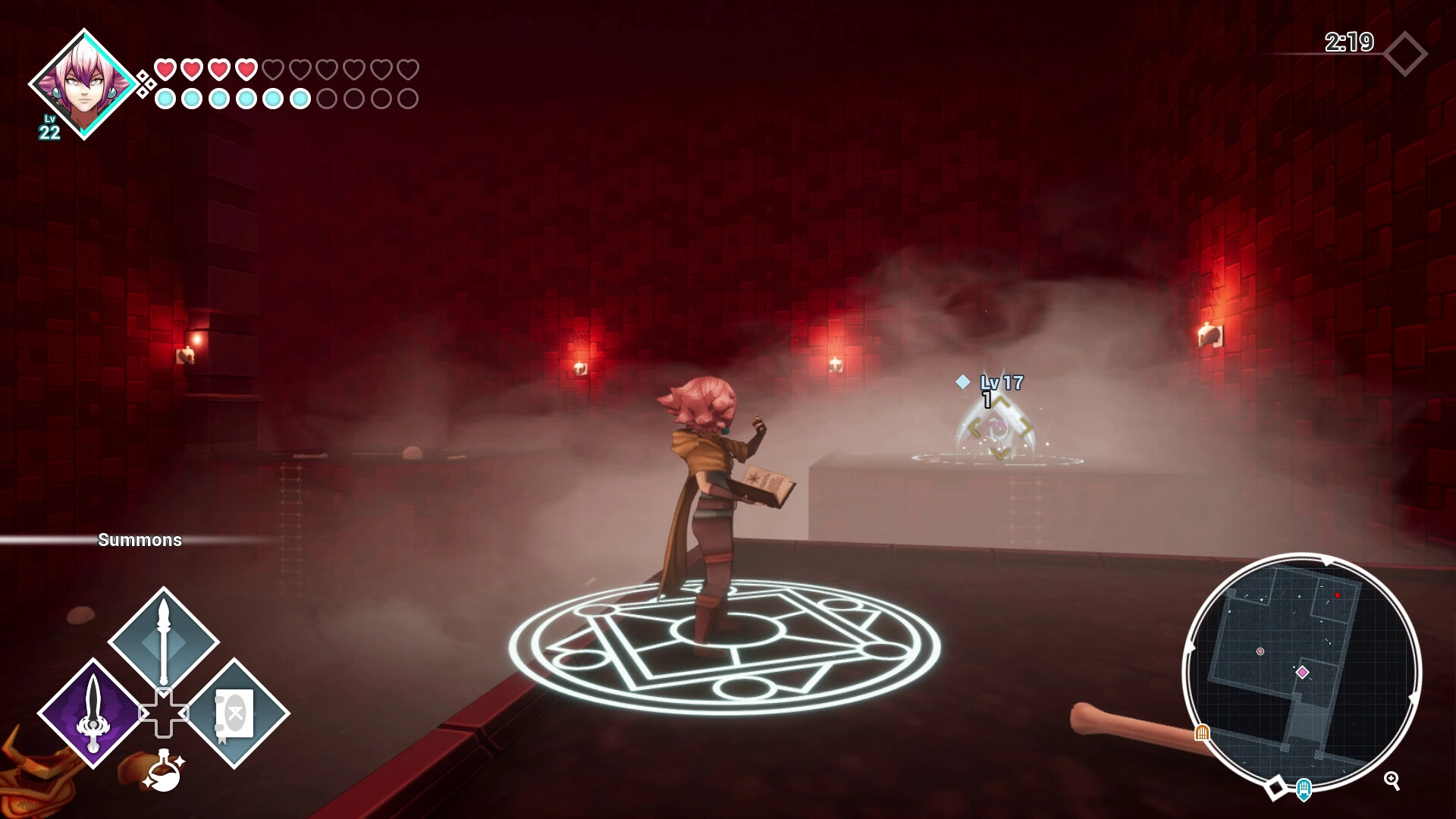Use the sparkling potion flask icon
Screen dimensions: 1456x819
164,770
